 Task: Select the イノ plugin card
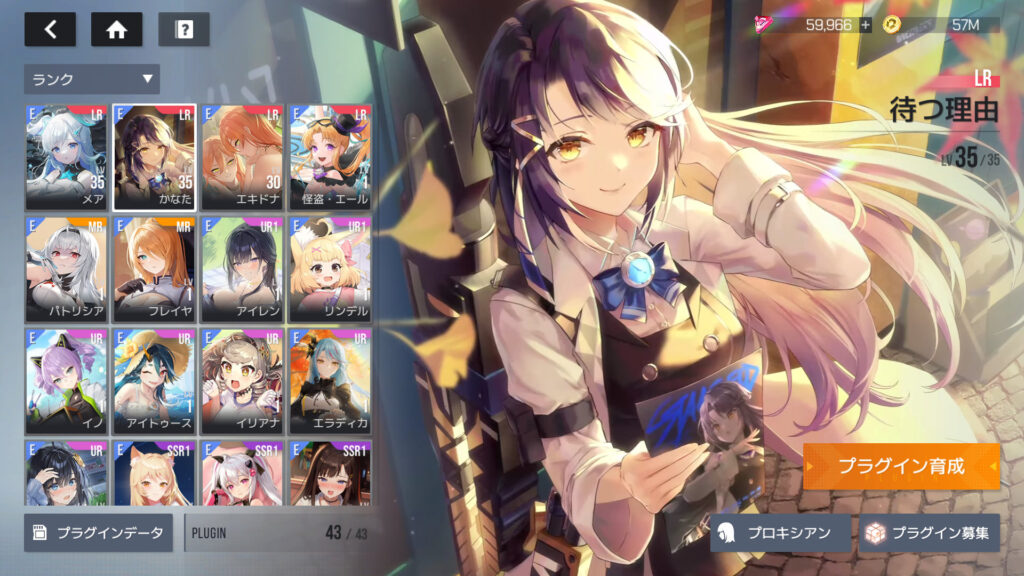[x=66, y=380]
